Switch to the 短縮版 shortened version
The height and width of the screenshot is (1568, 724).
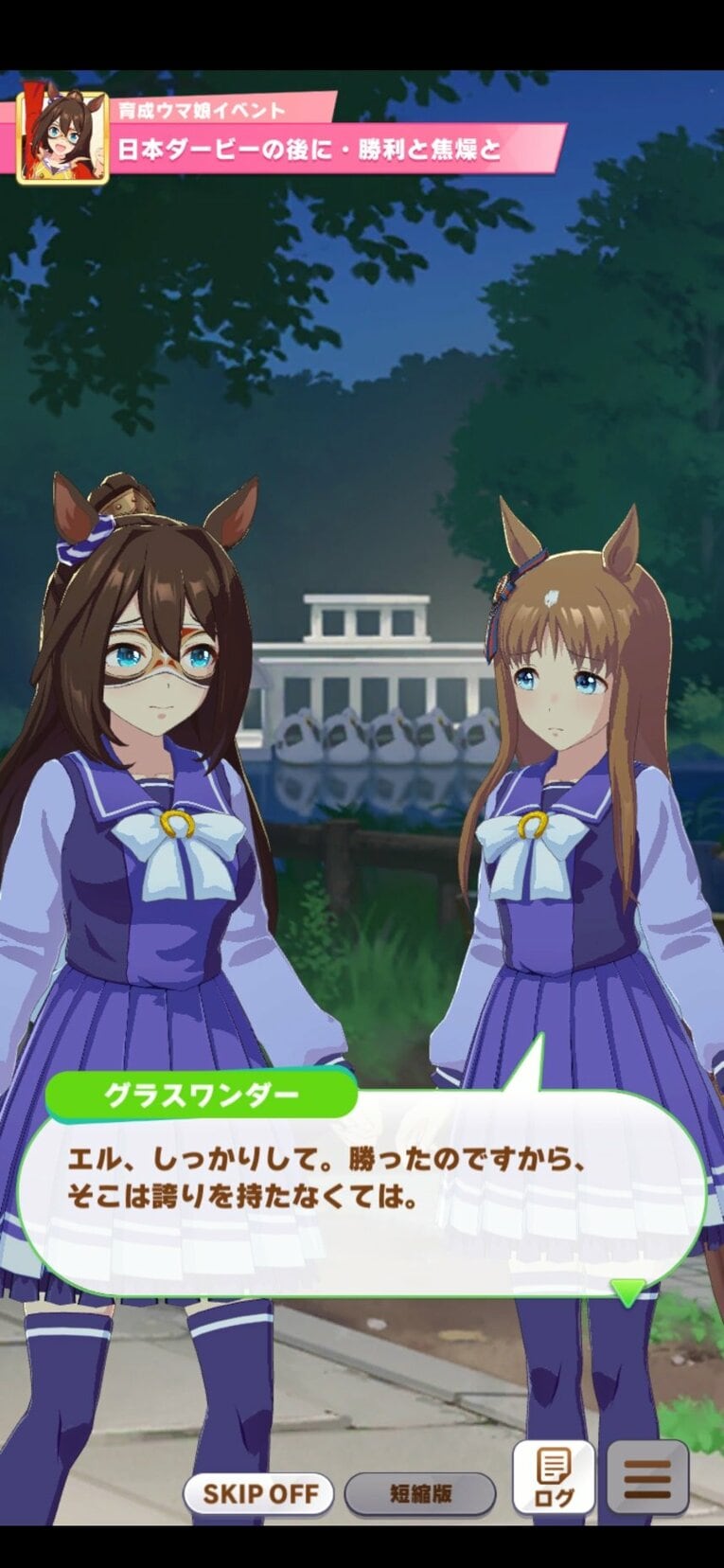coord(420,1494)
